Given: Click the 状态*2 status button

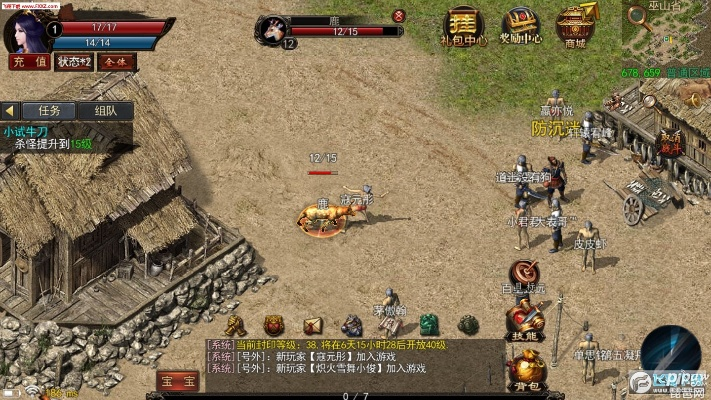Looking at the screenshot, I should tap(73, 61).
